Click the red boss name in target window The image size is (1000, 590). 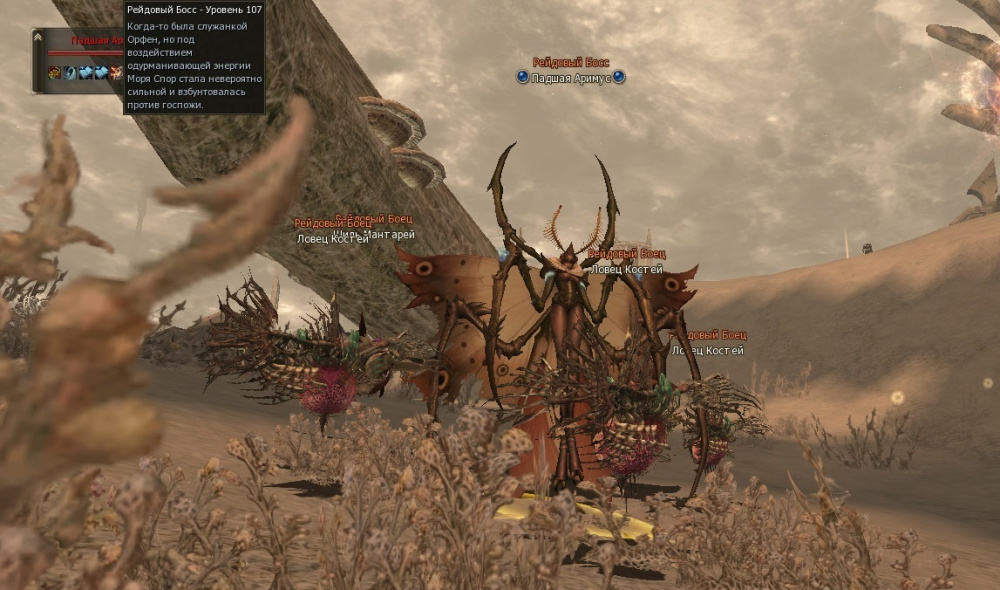pos(96,41)
